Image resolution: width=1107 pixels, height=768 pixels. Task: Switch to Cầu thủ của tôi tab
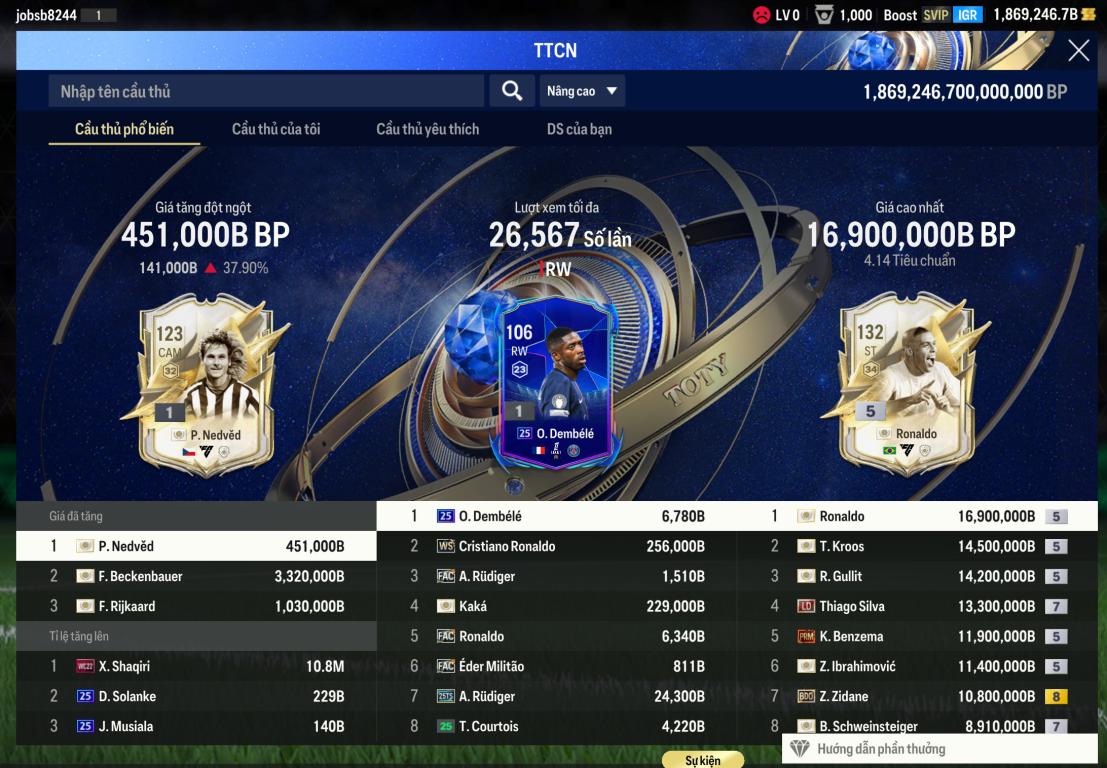coord(276,129)
